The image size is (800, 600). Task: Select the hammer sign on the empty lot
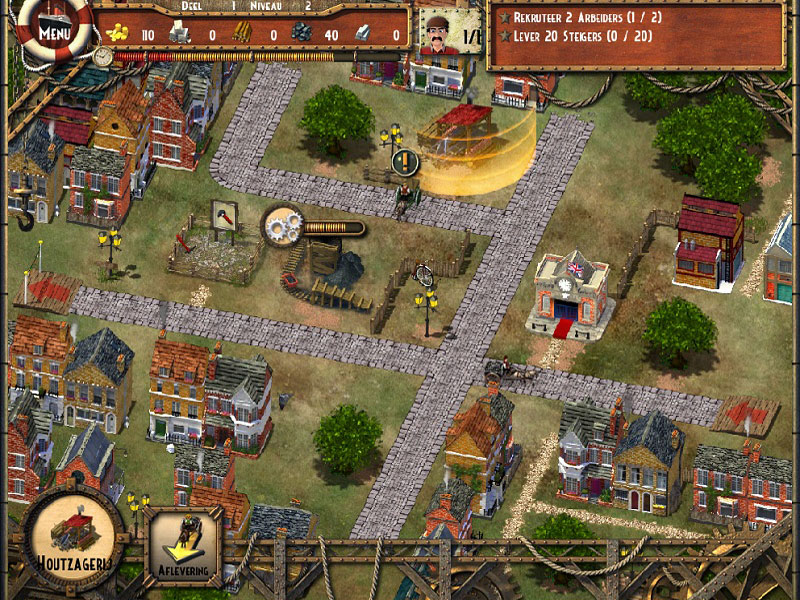(225, 215)
